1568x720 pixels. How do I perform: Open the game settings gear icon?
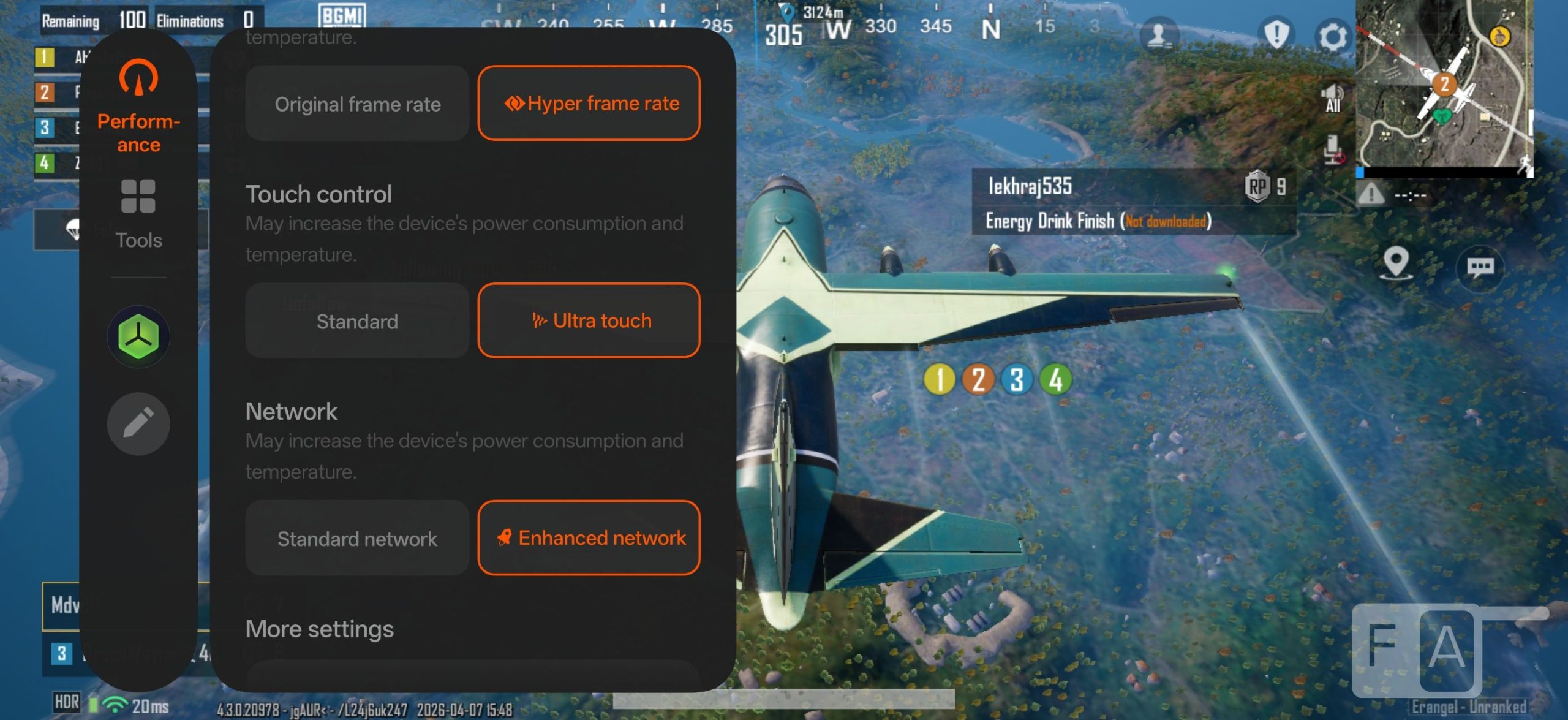tap(1332, 37)
